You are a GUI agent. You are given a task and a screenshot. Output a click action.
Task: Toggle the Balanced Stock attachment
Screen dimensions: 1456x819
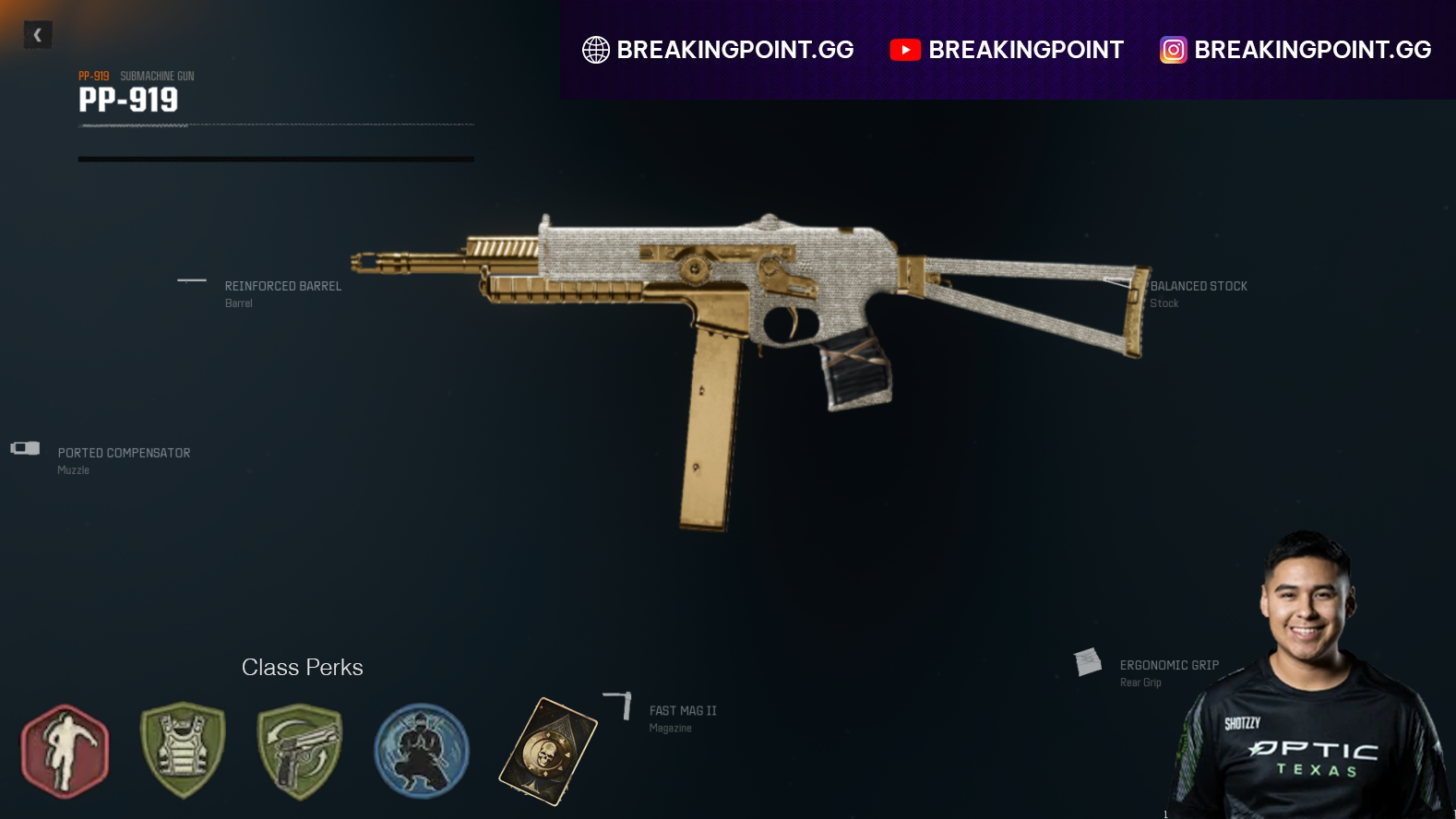pyautogui.click(x=1116, y=281)
